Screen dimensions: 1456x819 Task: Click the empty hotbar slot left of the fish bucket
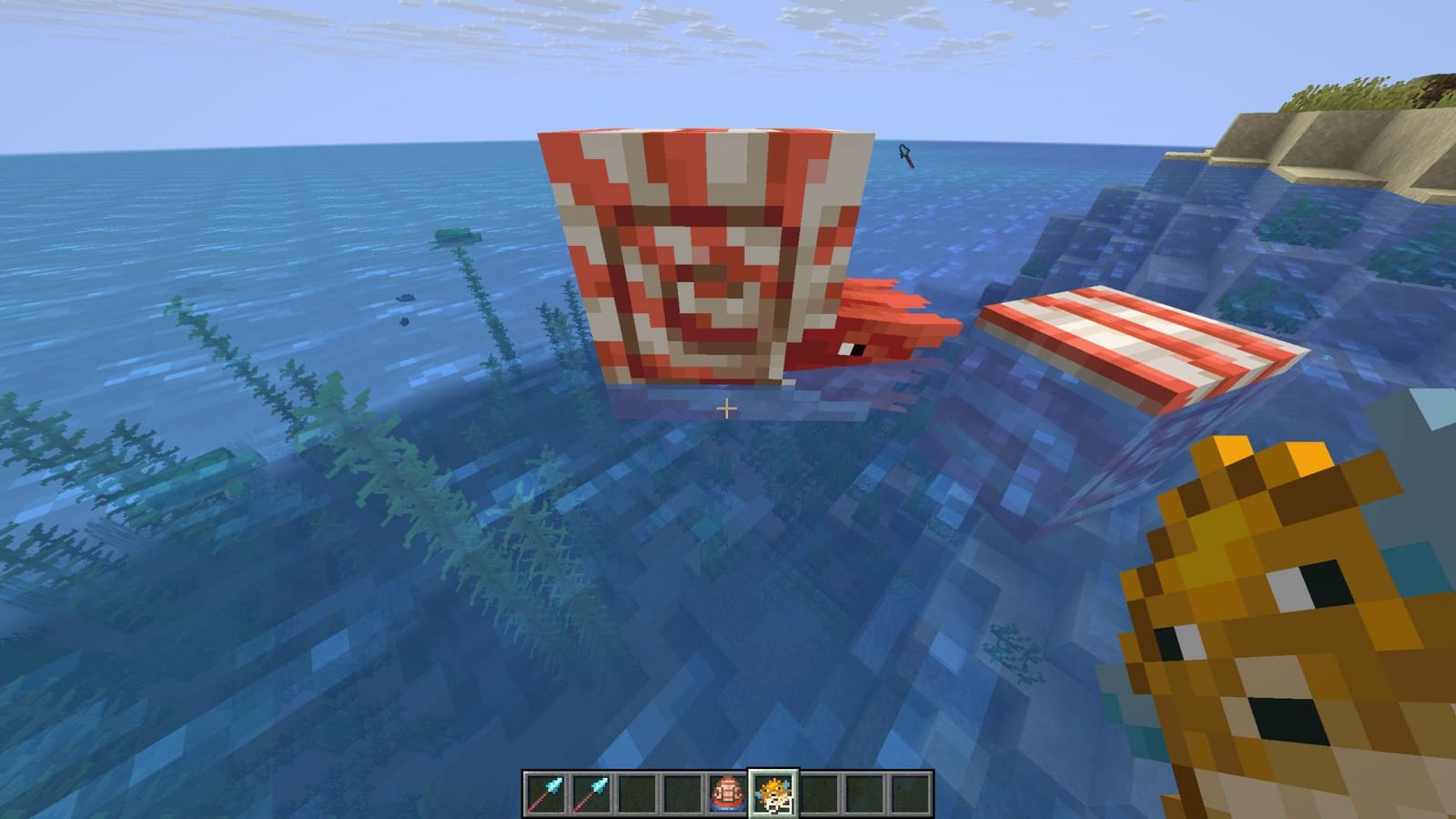tap(682, 792)
